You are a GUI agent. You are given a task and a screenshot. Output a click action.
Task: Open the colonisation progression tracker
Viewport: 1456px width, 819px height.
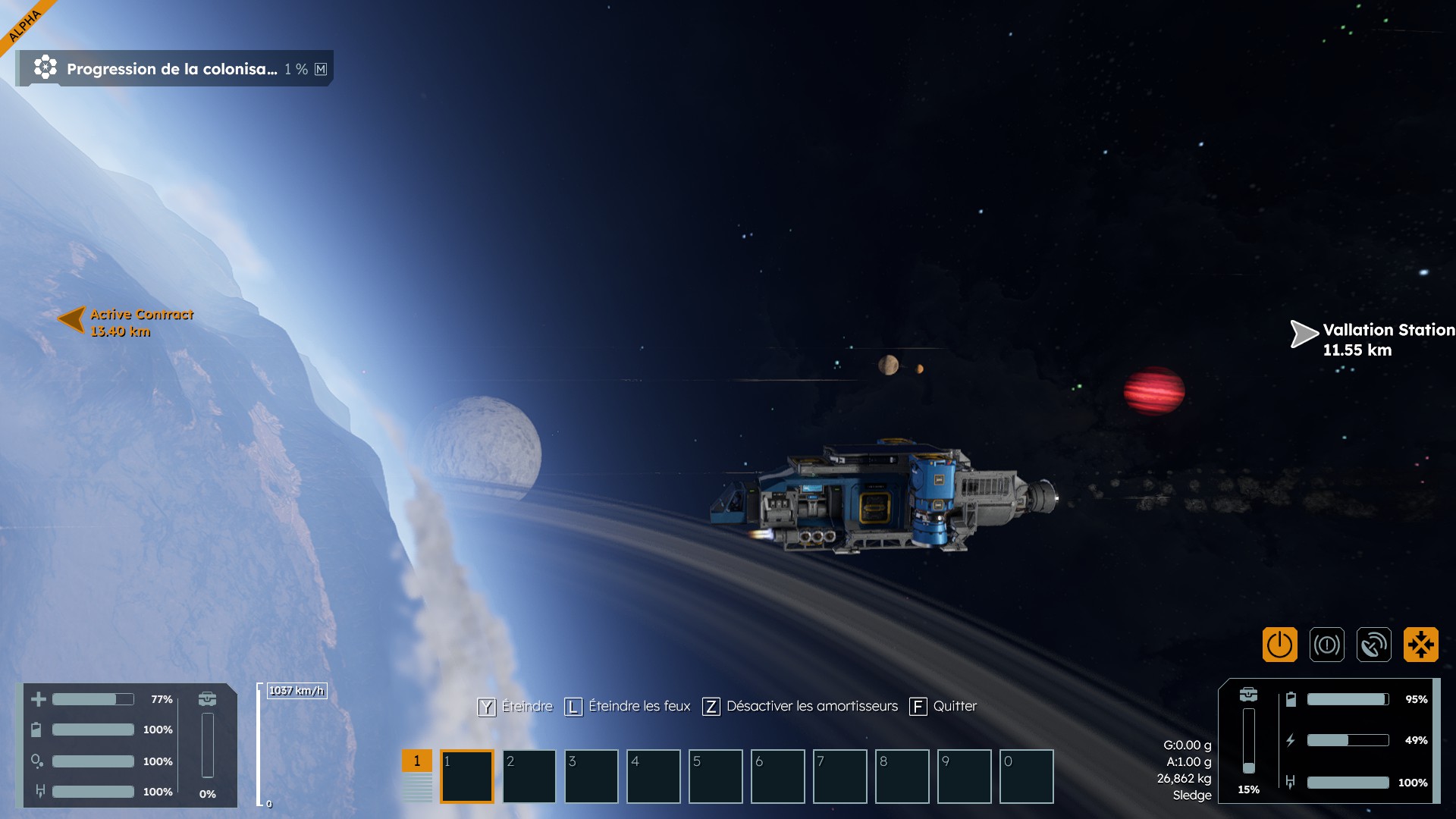pyautogui.click(x=174, y=69)
